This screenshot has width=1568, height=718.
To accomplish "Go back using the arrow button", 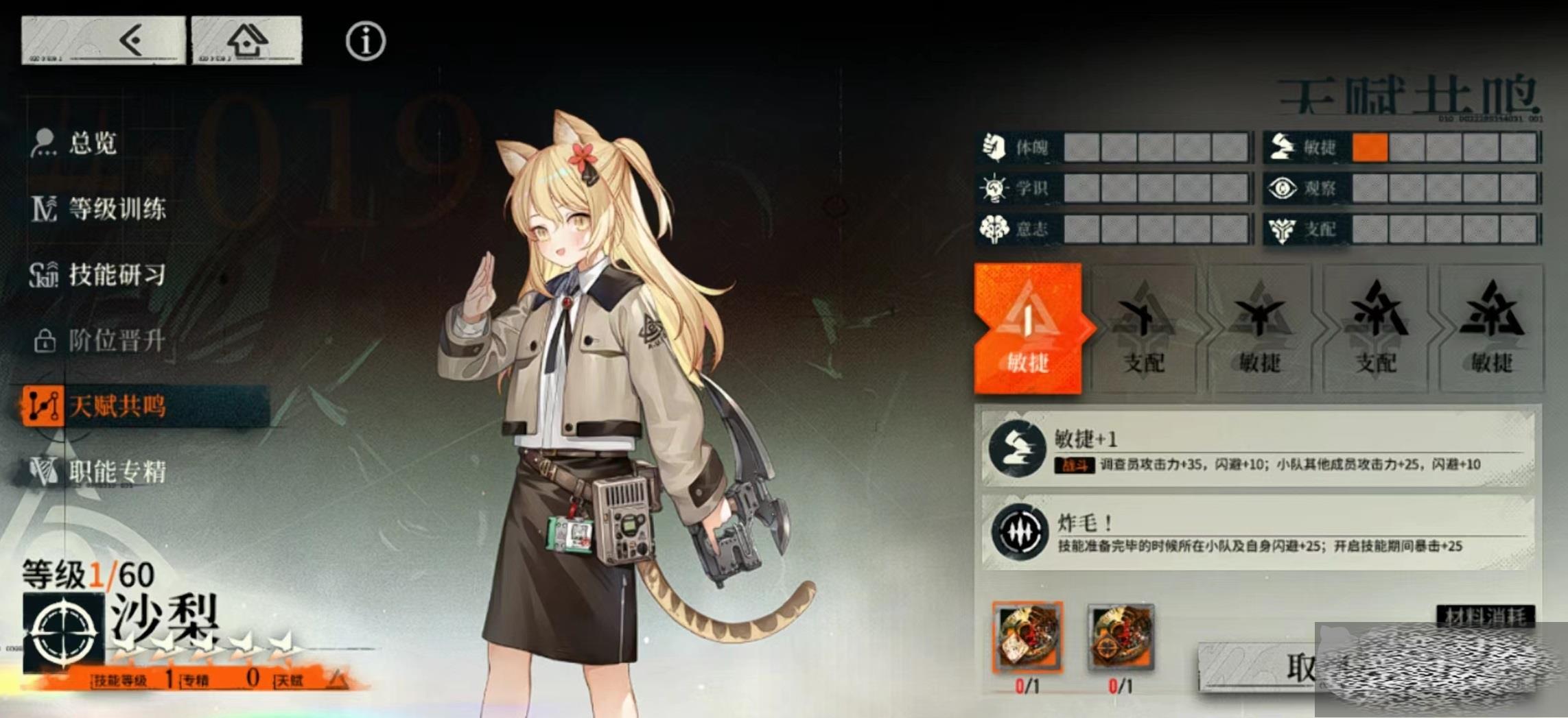I will tap(103, 40).
